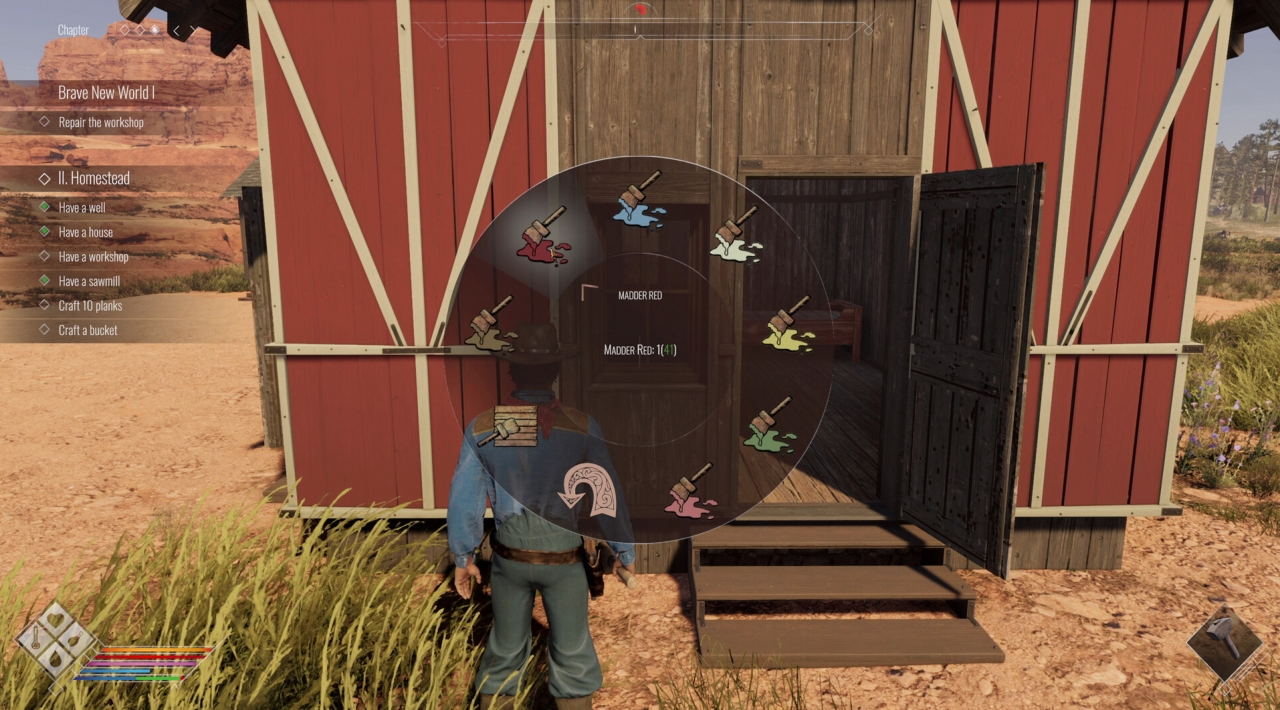
Task: Choose the wooden planks brush option
Action: 510,425
